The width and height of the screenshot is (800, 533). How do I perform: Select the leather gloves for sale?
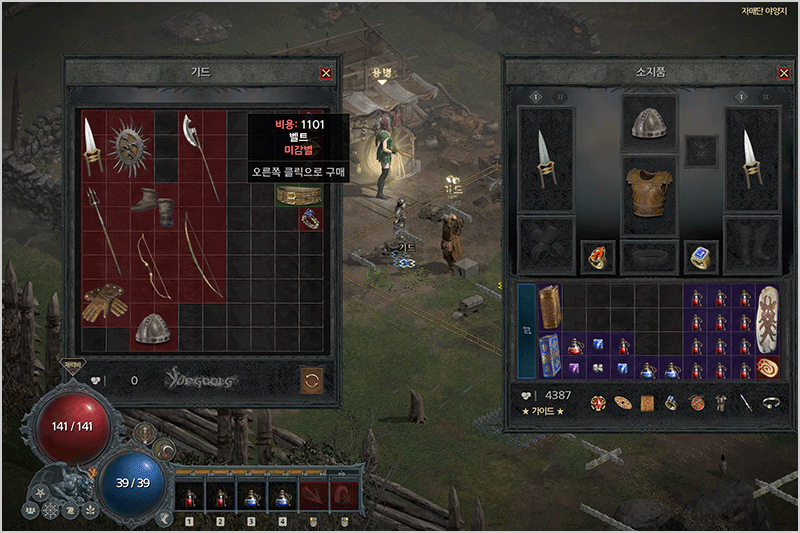click(105, 303)
